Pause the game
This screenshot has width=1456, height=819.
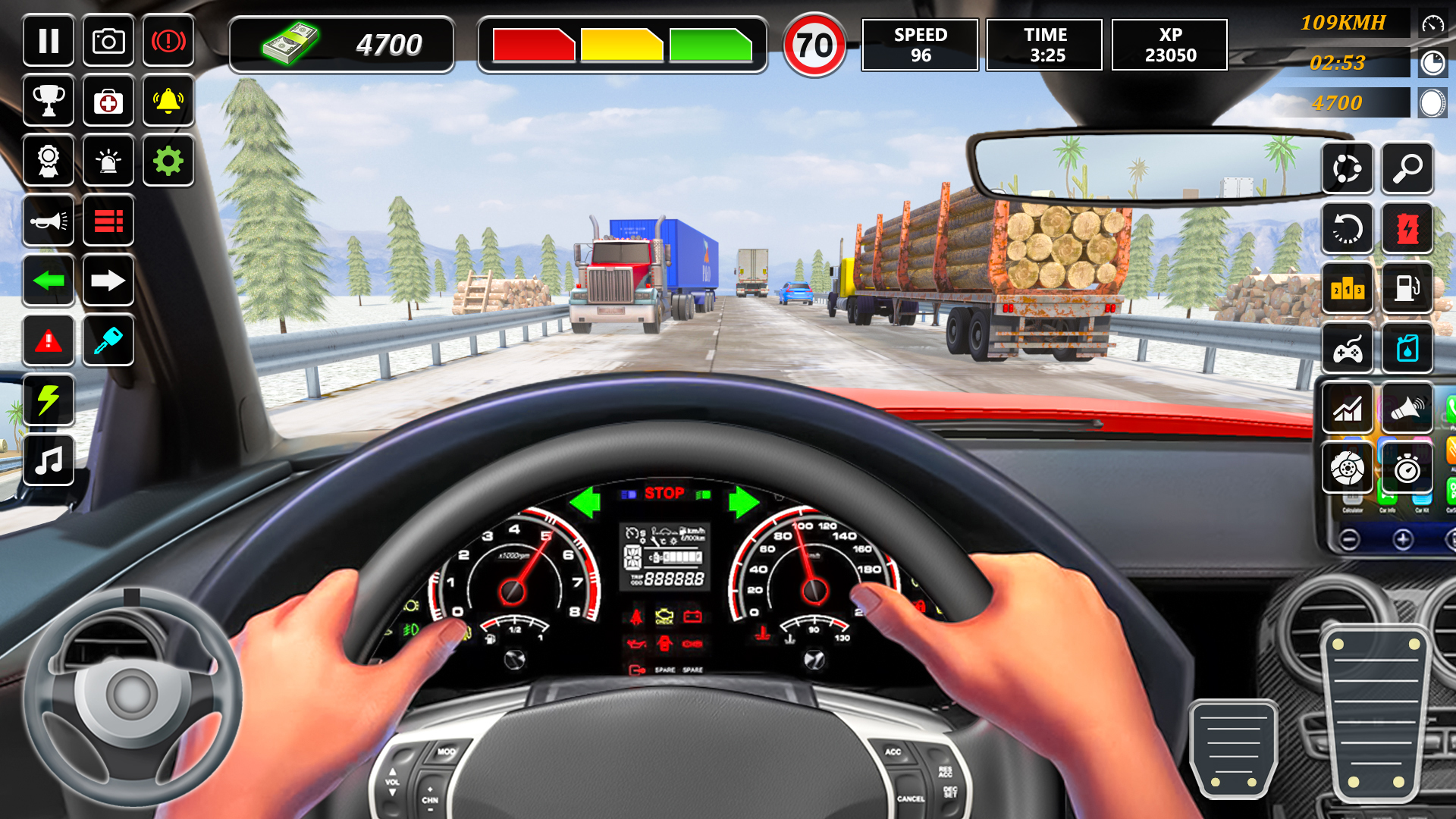pos(49,42)
